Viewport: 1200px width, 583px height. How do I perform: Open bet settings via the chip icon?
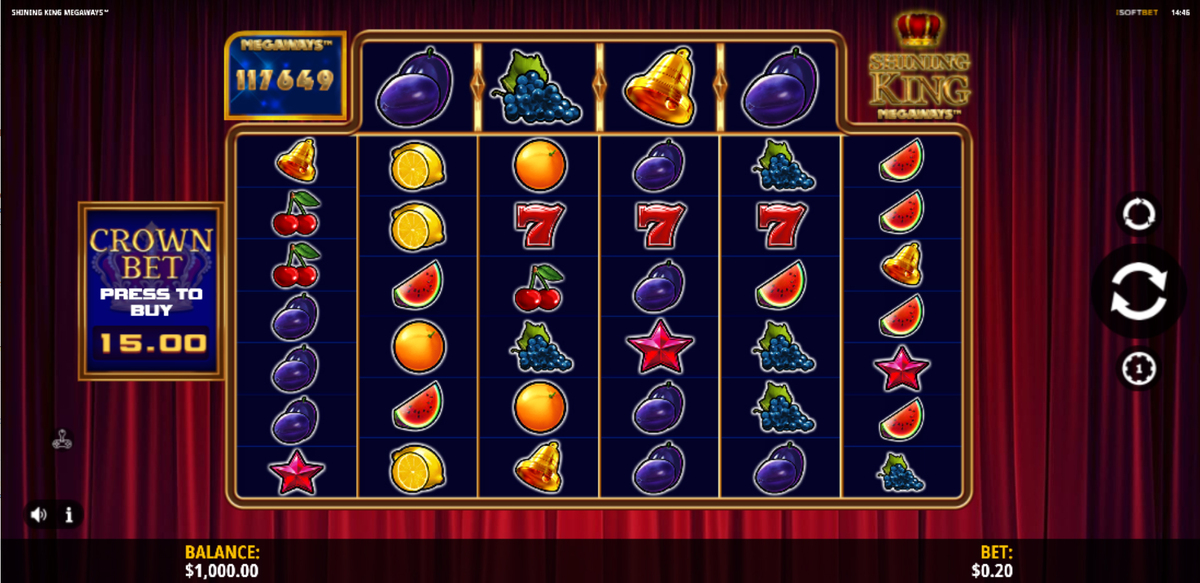coord(1139,369)
